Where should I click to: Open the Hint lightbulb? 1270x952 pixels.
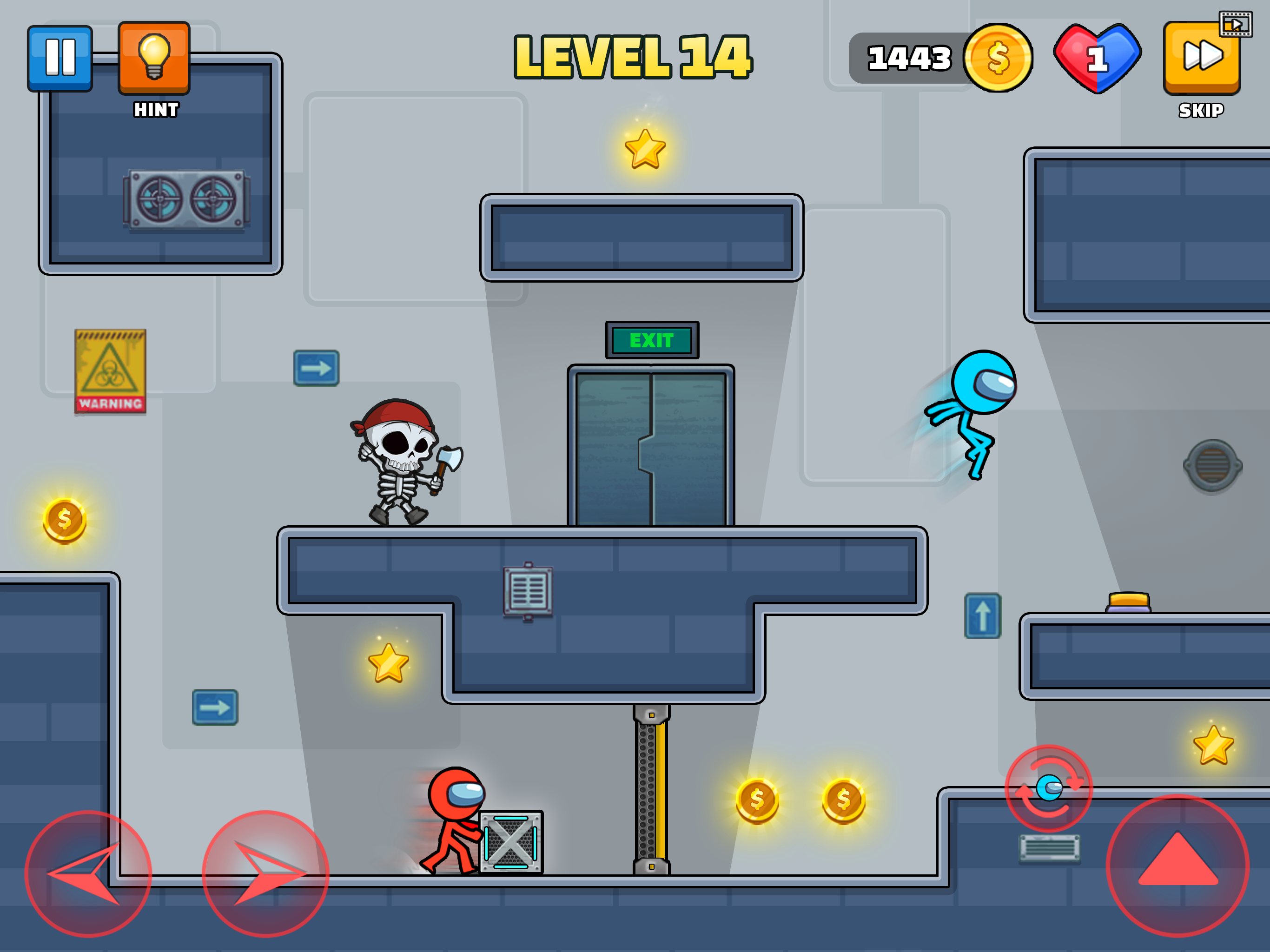[x=153, y=57]
